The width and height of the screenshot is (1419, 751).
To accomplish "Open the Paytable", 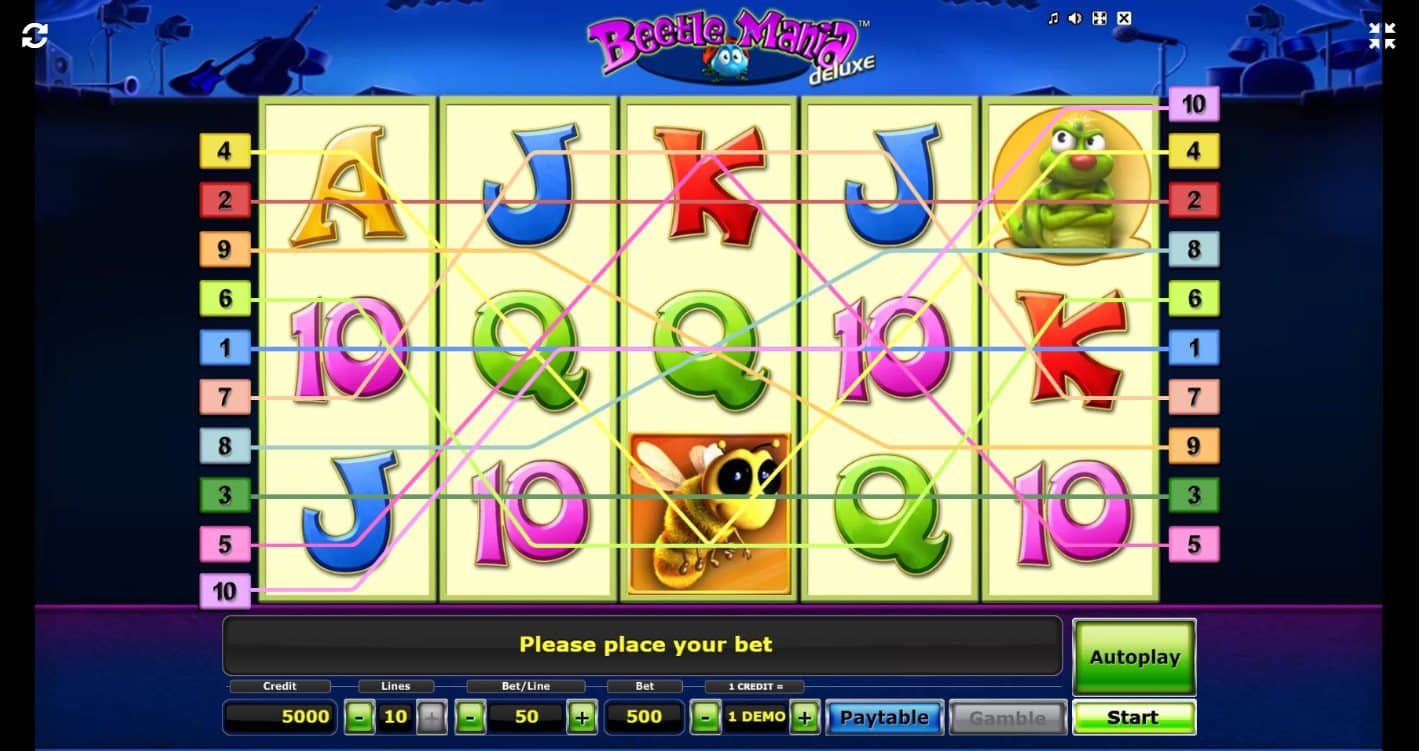I will click(x=884, y=717).
